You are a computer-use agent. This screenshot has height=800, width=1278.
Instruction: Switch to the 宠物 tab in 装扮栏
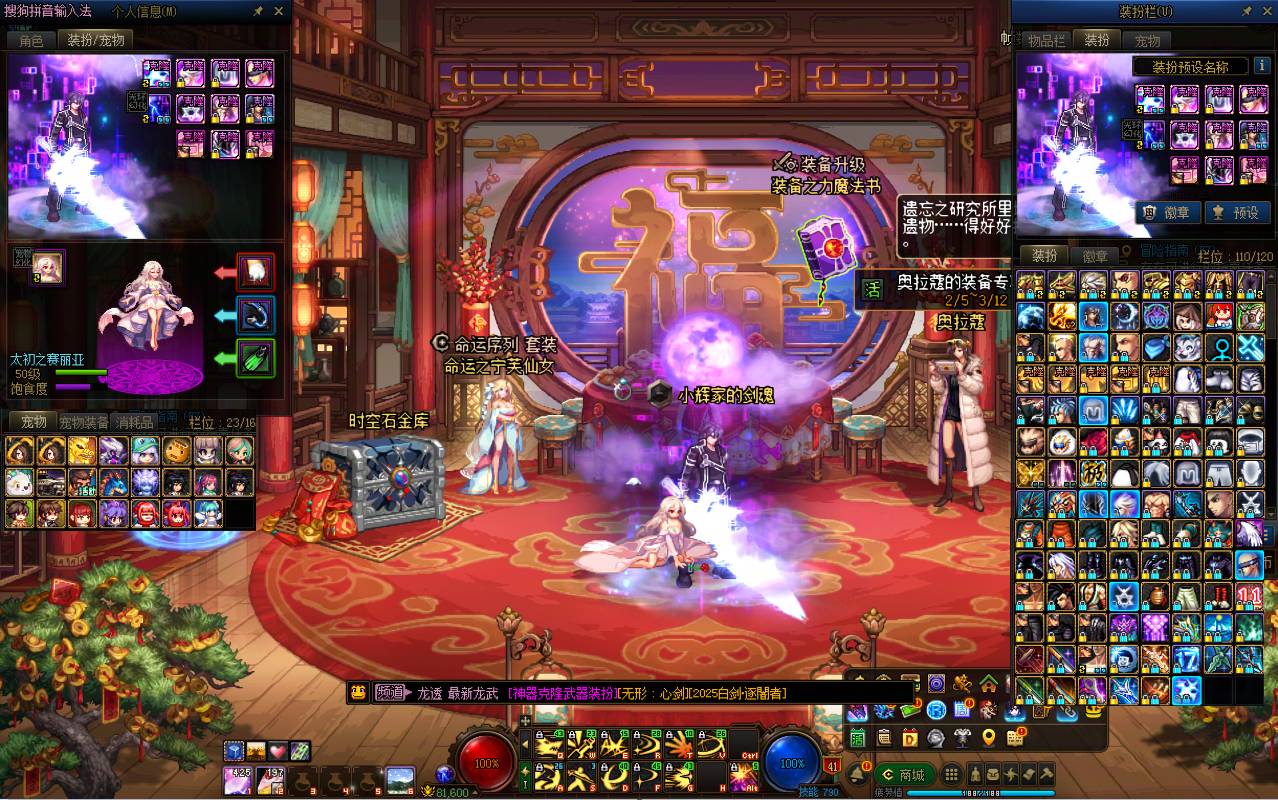tap(1147, 40)
